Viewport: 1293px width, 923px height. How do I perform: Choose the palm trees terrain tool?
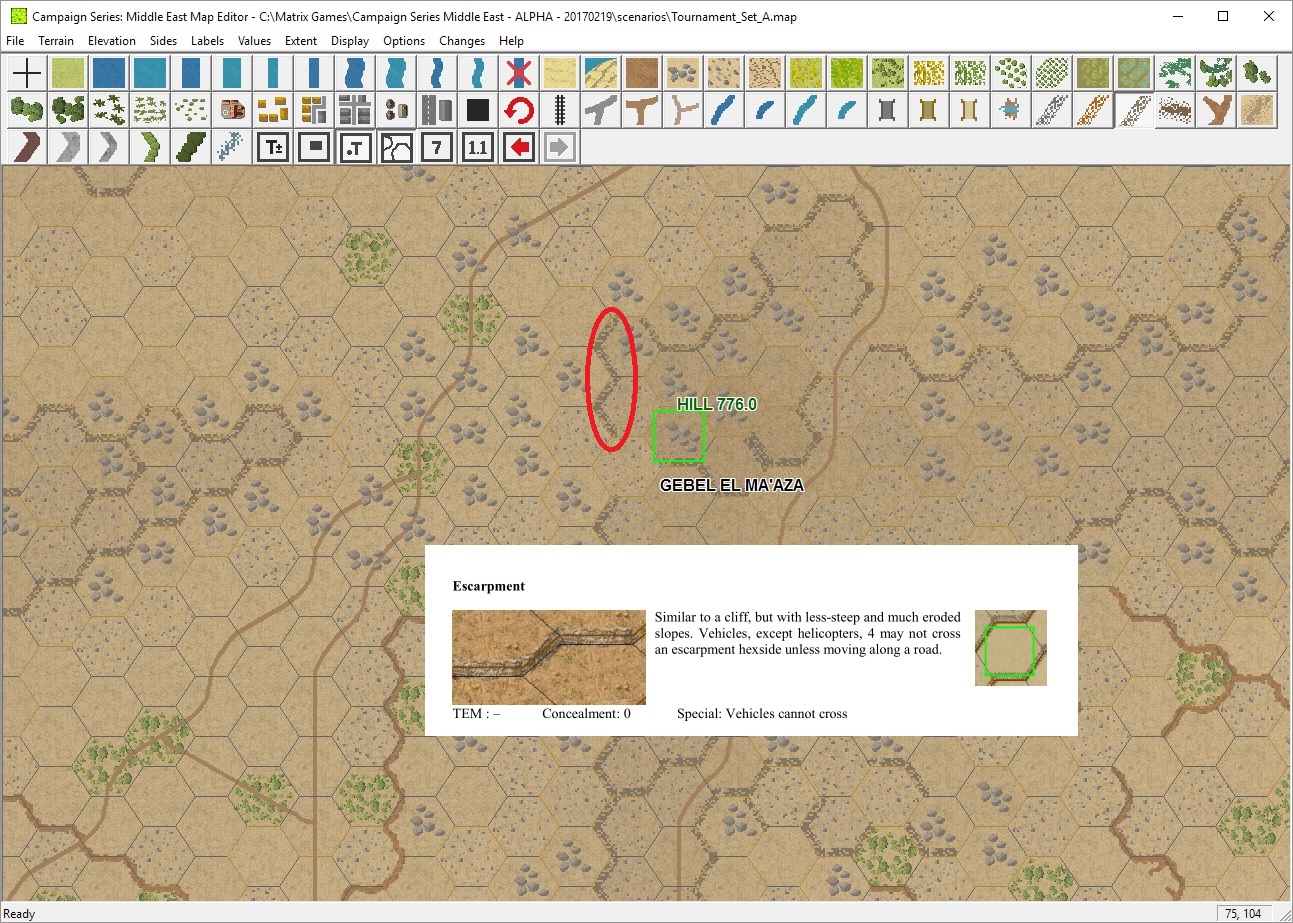108,110
